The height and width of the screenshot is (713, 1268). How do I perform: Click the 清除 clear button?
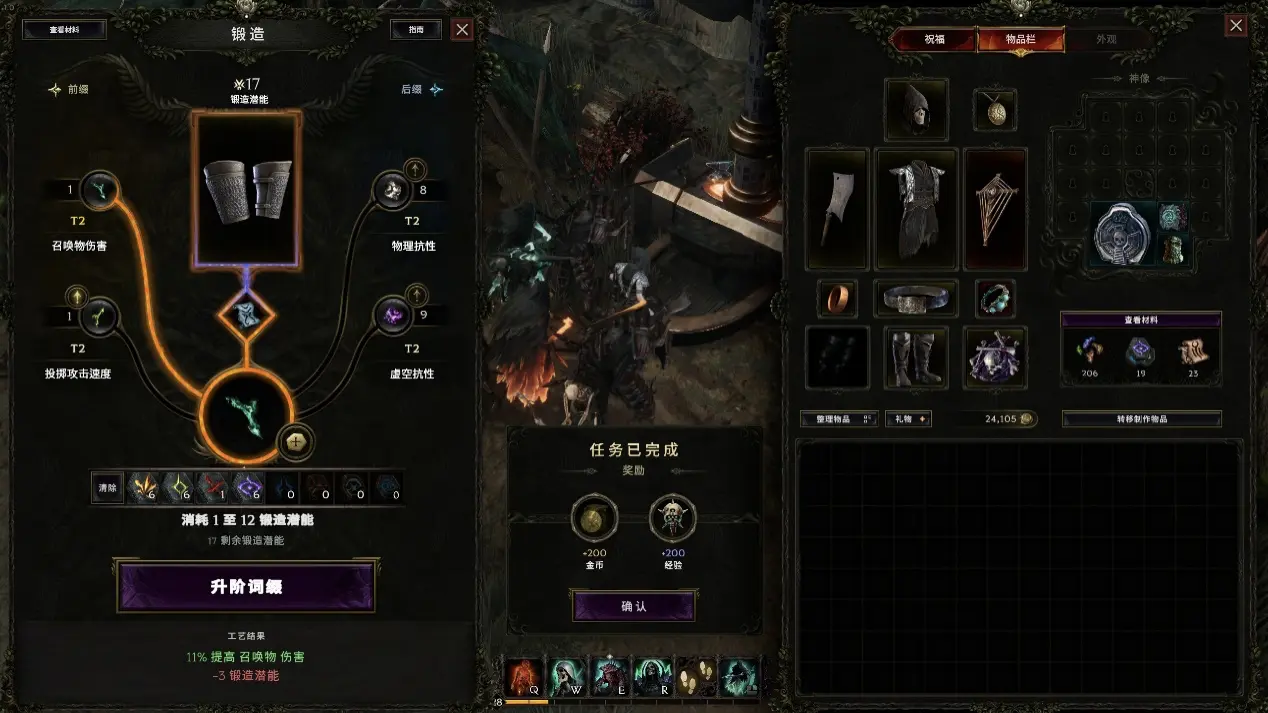(107, 487)
